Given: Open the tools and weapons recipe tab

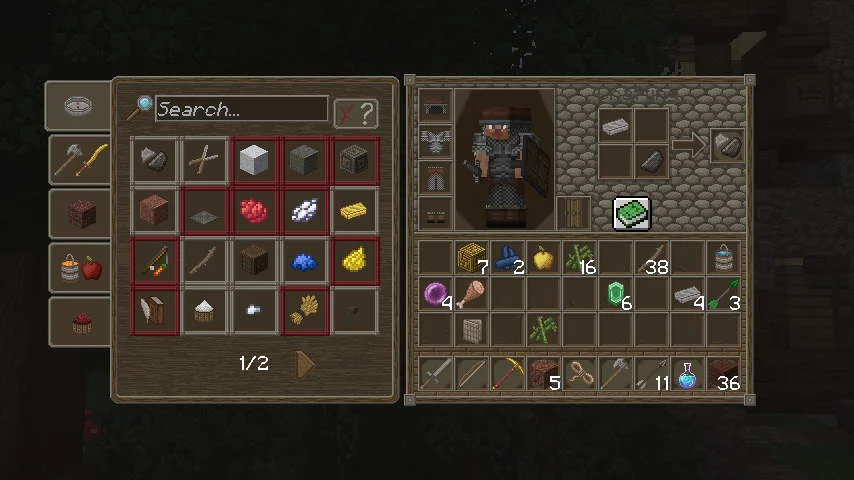Looking at the screenshot, I should (79, 160).
